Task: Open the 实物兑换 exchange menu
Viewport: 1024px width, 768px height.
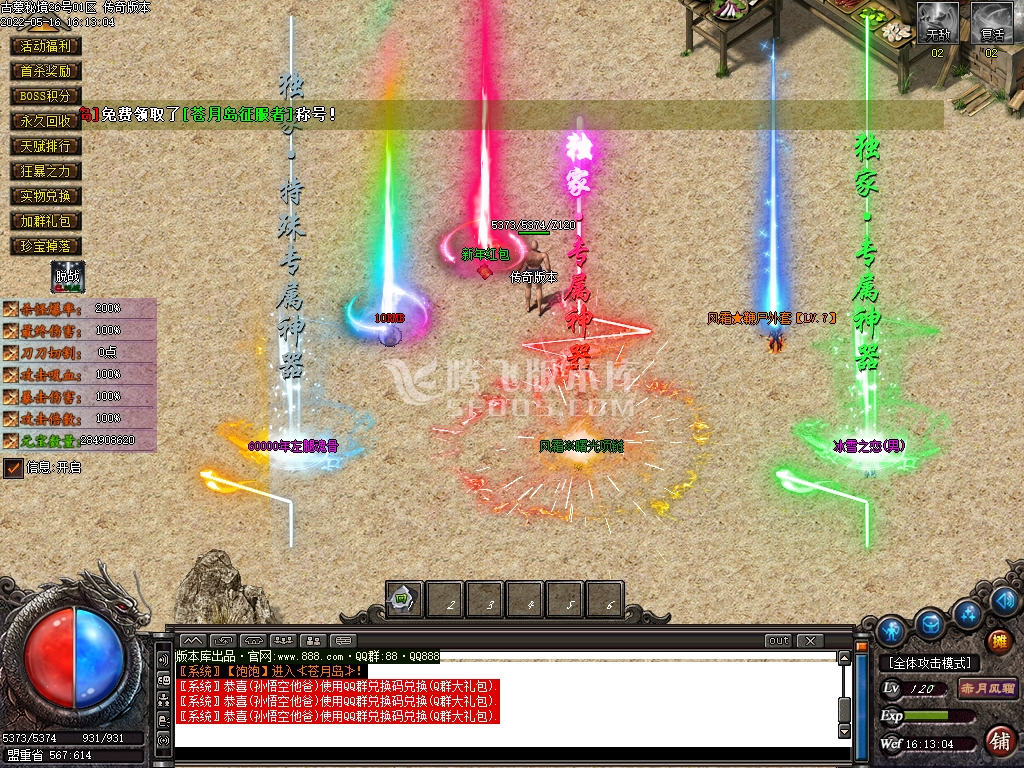Action: (46, 196)
